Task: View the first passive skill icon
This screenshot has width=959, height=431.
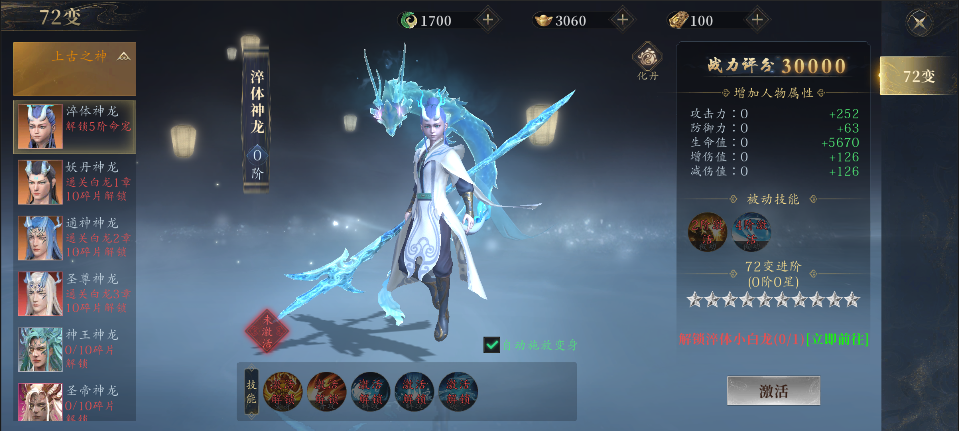Action: click(707, 231)
